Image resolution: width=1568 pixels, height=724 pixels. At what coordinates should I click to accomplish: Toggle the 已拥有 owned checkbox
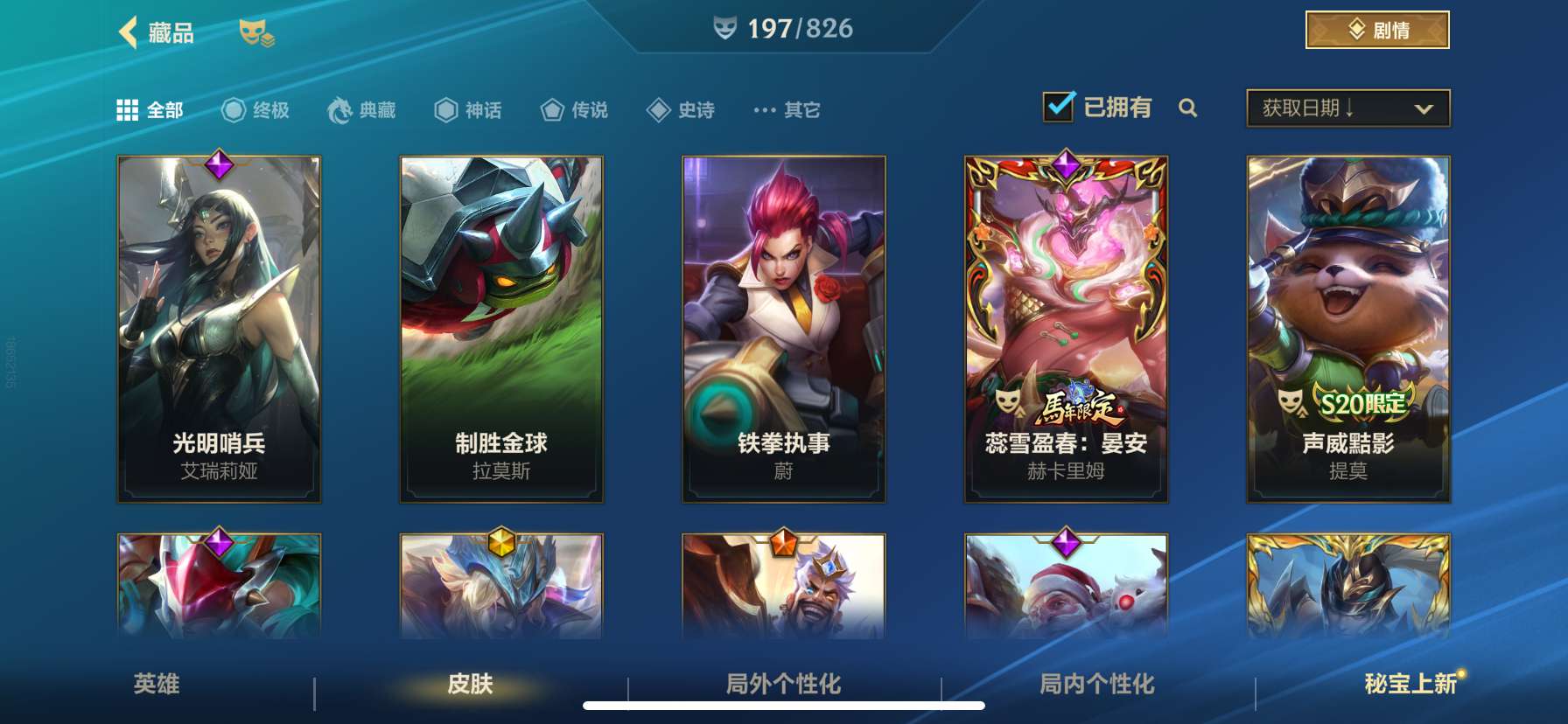click(x=1060, y=106)
